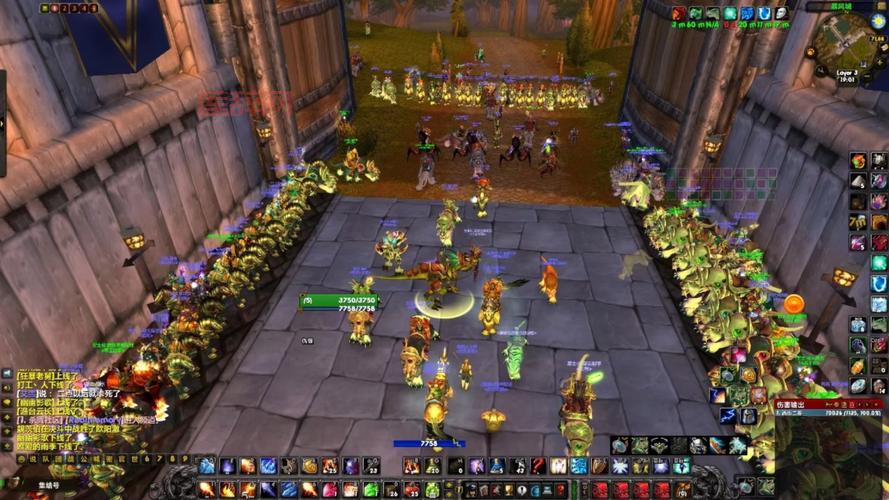Click the top-left corner micro bar
Image resolution: width=889 pixels, height=500 pixels.
(69, 8)
